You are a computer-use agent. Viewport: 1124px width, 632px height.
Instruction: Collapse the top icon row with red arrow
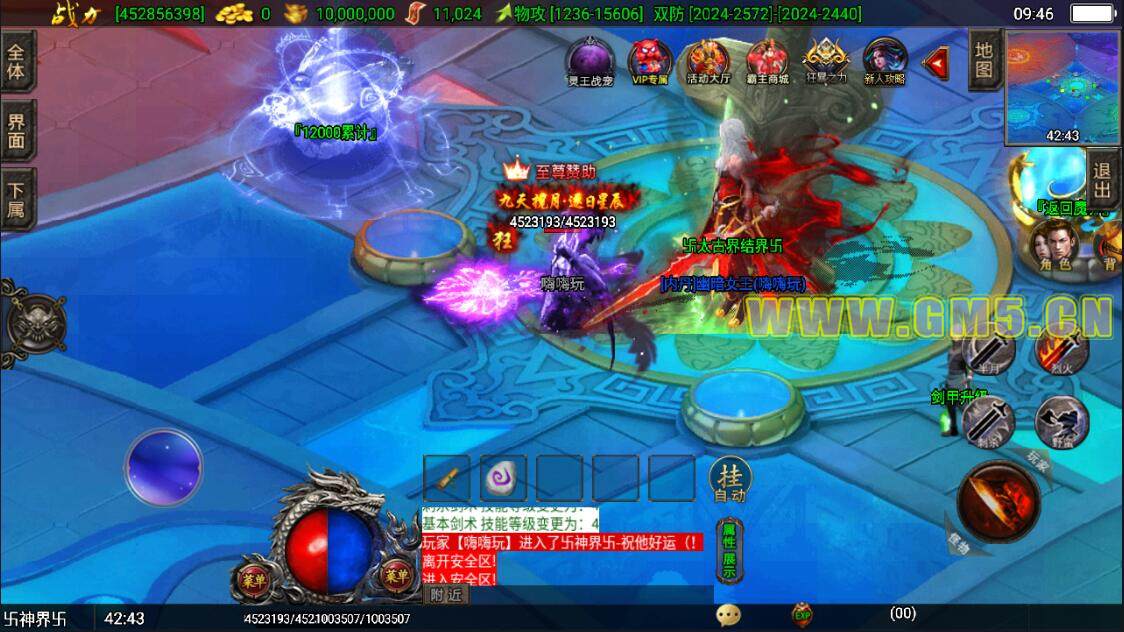(937, 64)
